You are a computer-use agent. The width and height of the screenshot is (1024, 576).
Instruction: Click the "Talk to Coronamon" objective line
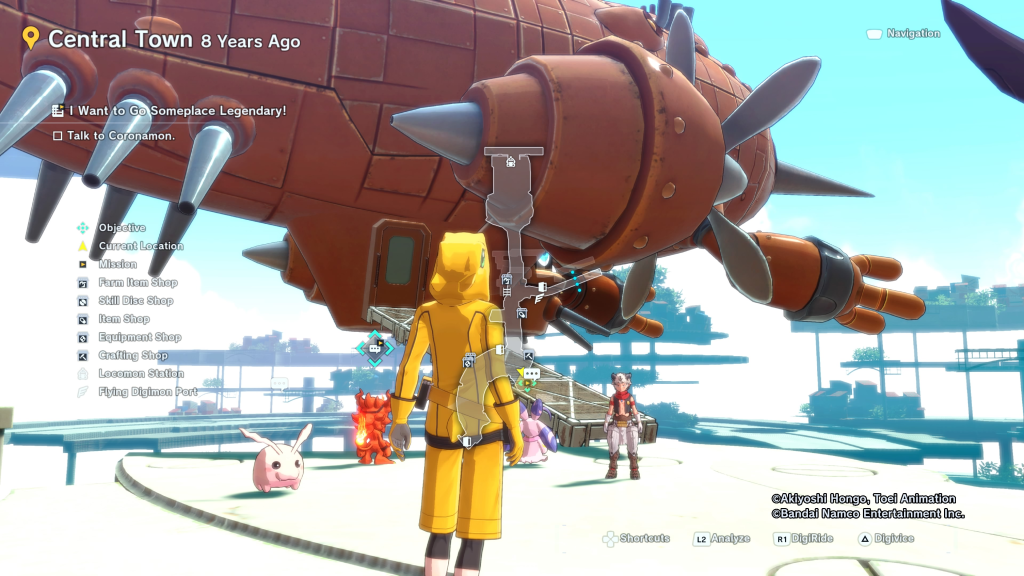120,136
